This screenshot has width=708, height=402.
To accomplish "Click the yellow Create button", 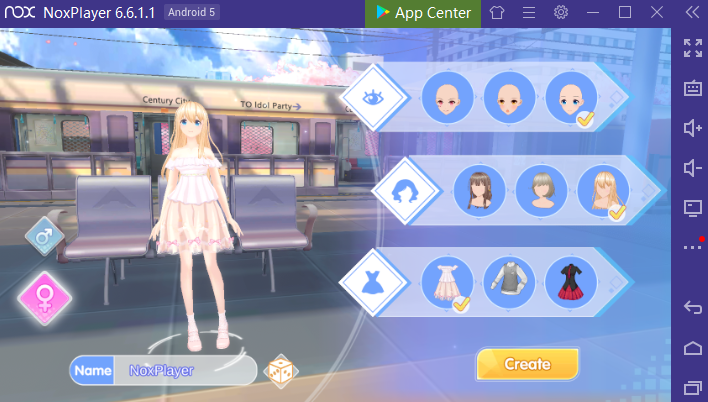I will [x=527, y=364].
